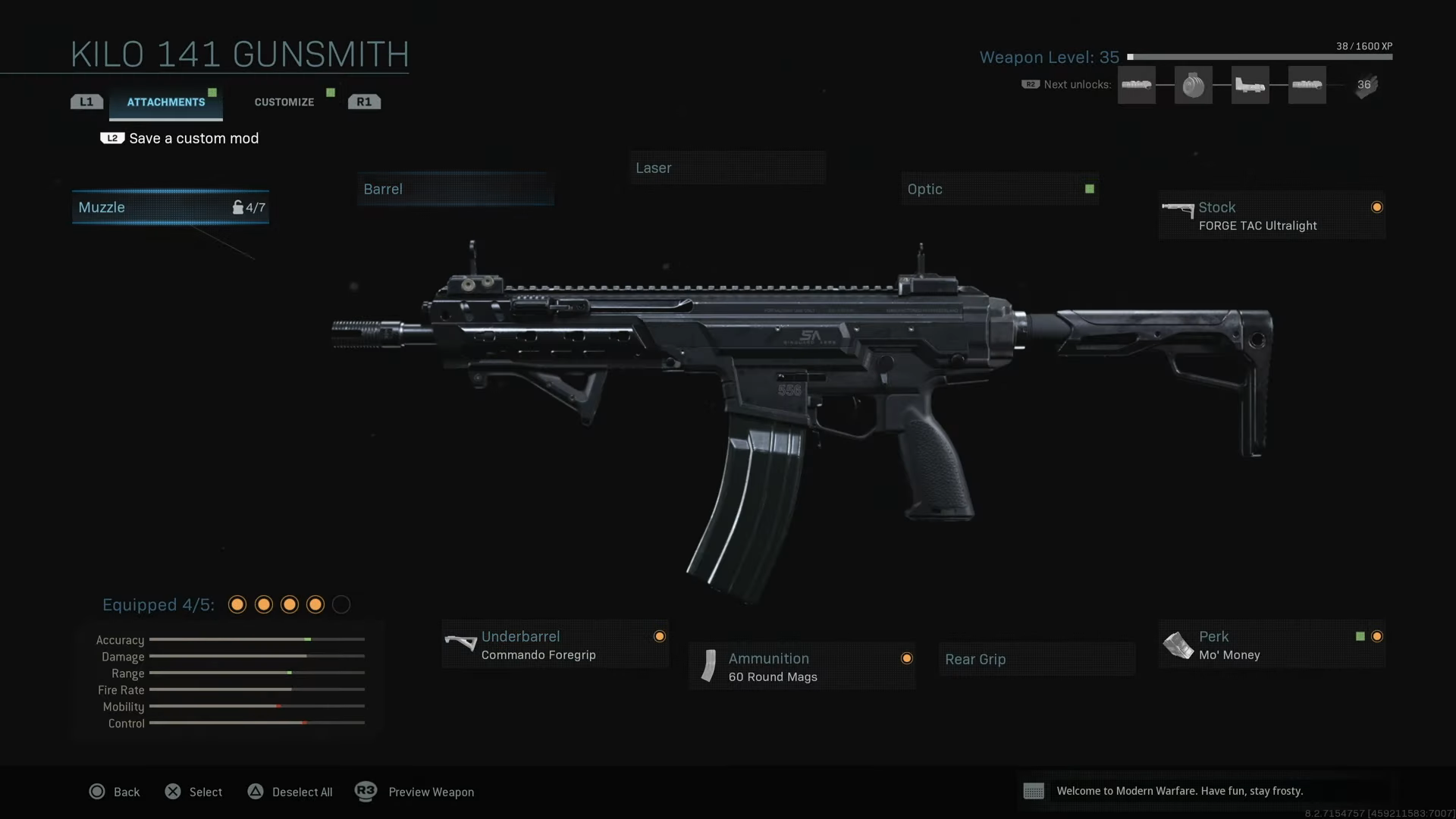
Task: Switch to the Attachments tab
Action: pyautogui.click(x=165, y=102)
